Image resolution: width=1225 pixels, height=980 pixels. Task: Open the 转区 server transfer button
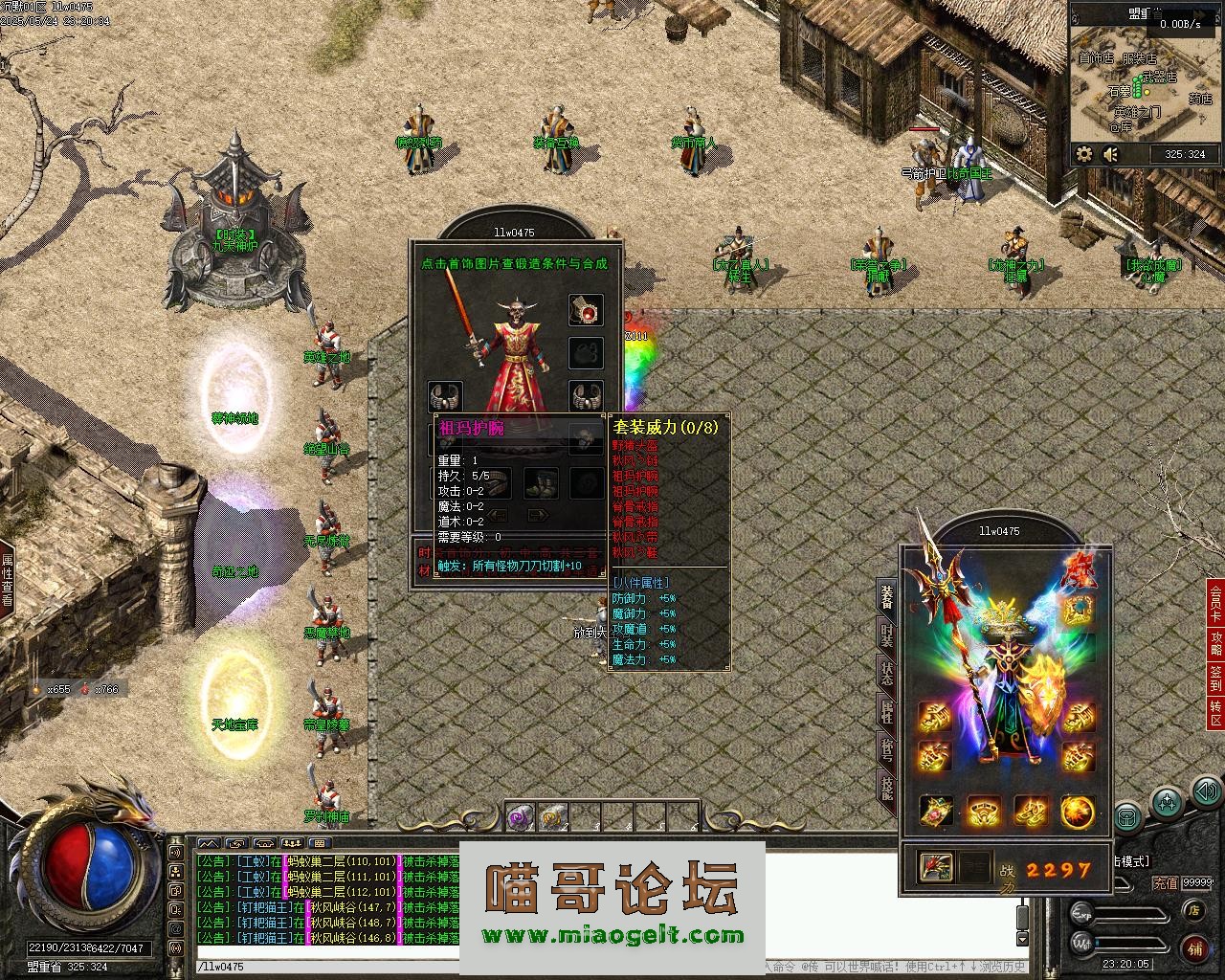1215,711
